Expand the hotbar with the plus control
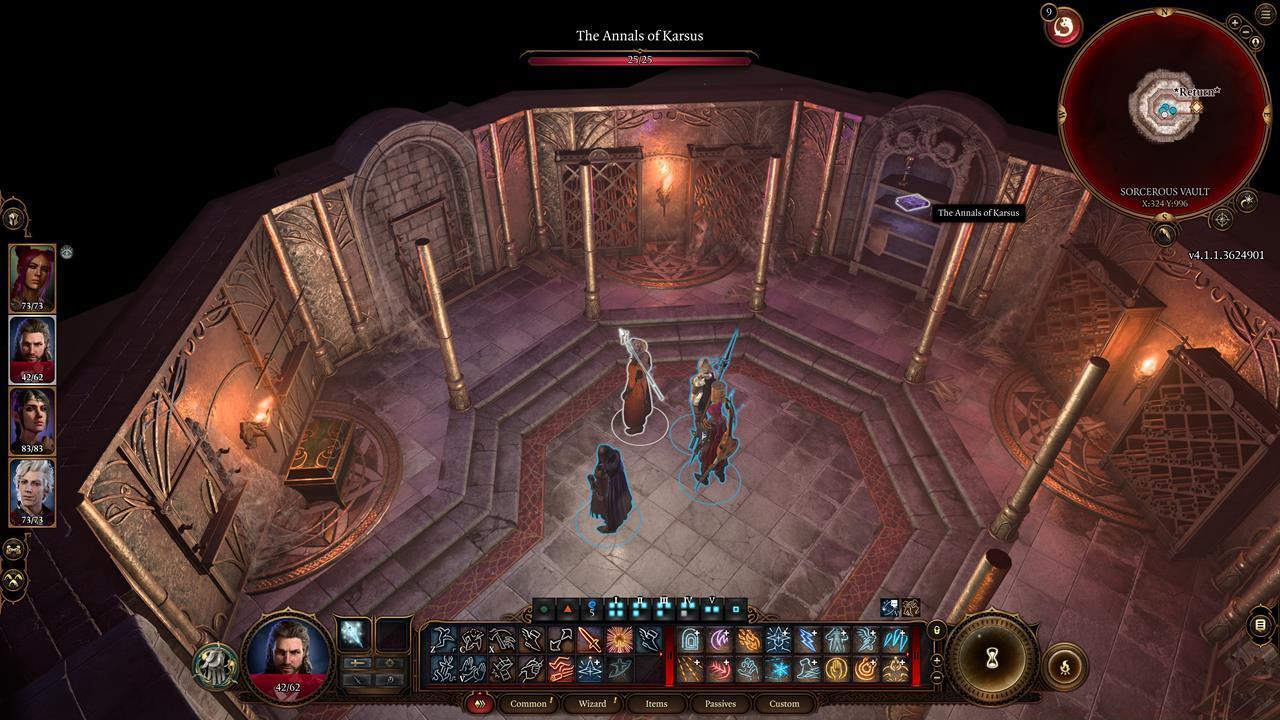The height and width of the screenshot is (720, 1280). (x=937, y=659)
